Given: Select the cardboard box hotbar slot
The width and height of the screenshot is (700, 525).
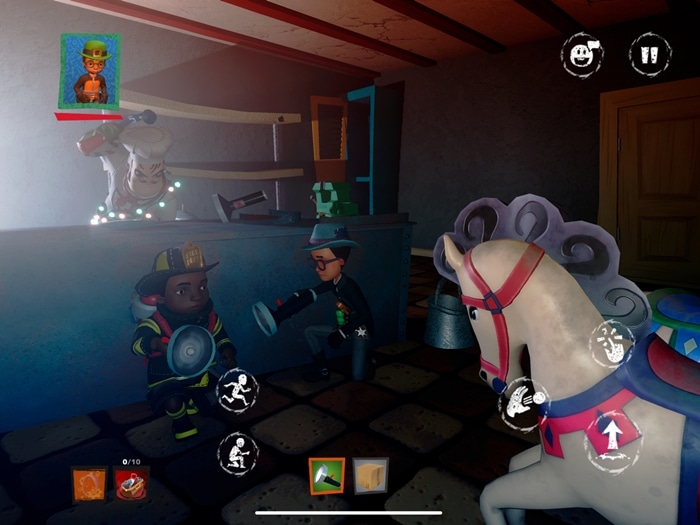Looking at the screenshot, I should click(x=371, y=476).
